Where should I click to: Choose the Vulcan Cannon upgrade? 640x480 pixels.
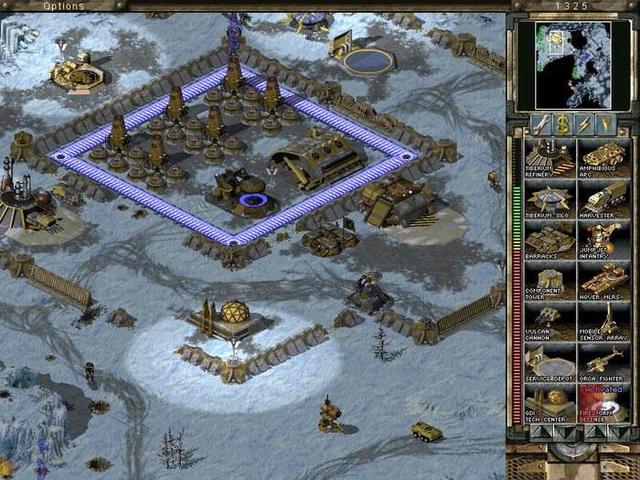click(x=549, y=322)
